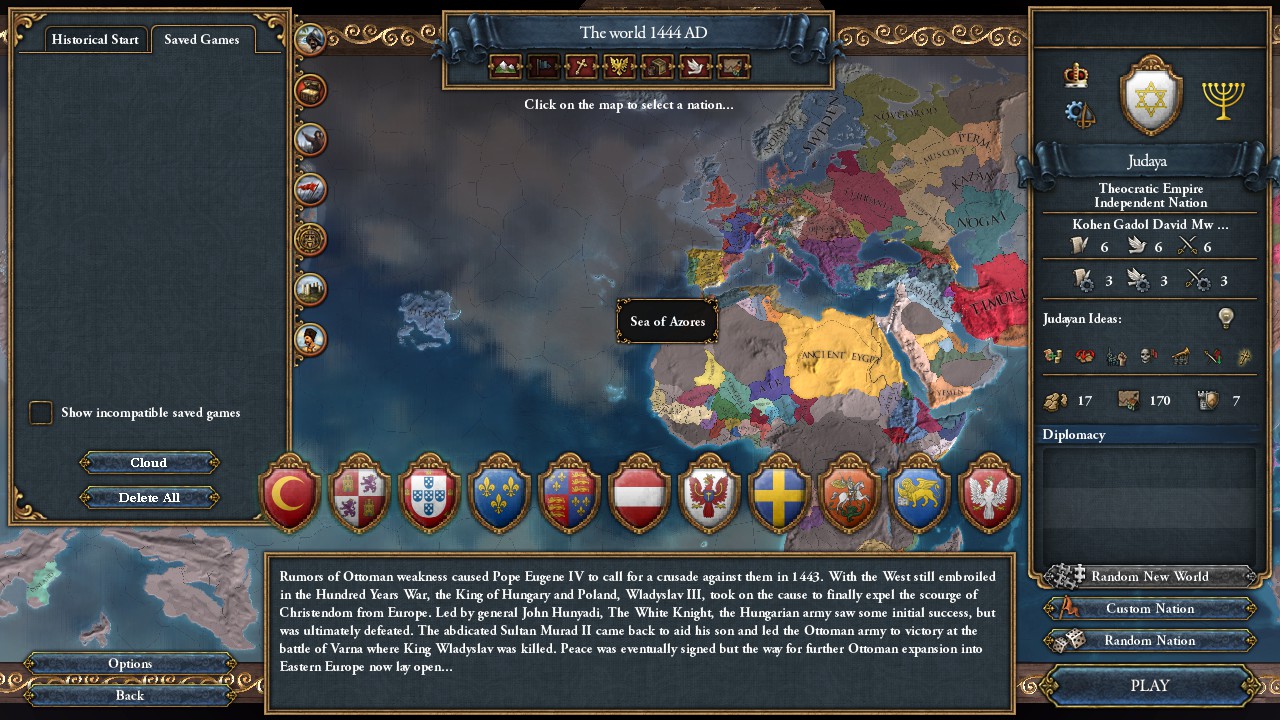This screenshot has width=1280, height=720.
Task: Open the treasure chest icon on sidebar
Action: pyautogui.click(x=310, y=91)
